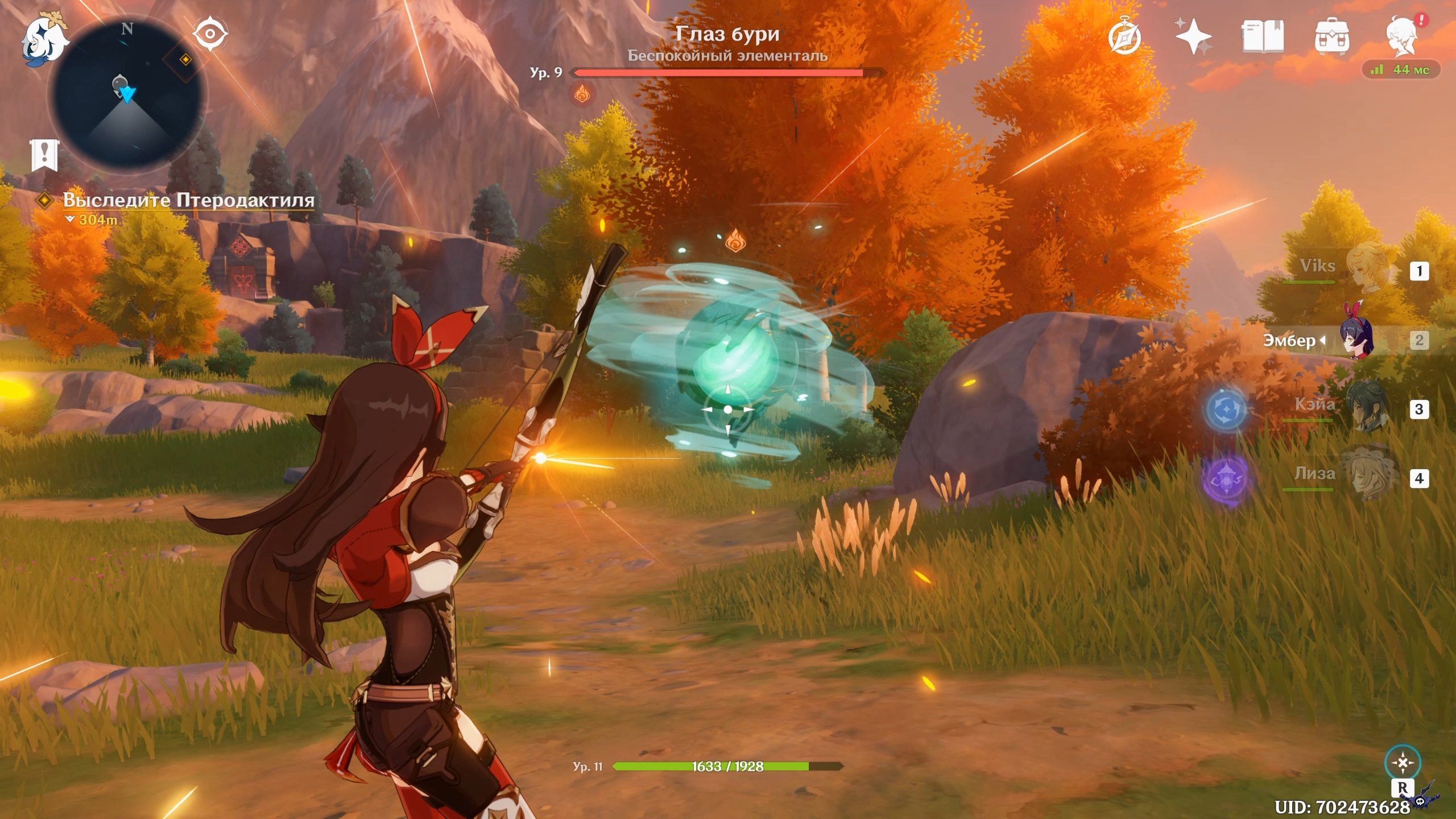
Task: Activate the elemental sight eye icon
Action: [x=210, y=34]
